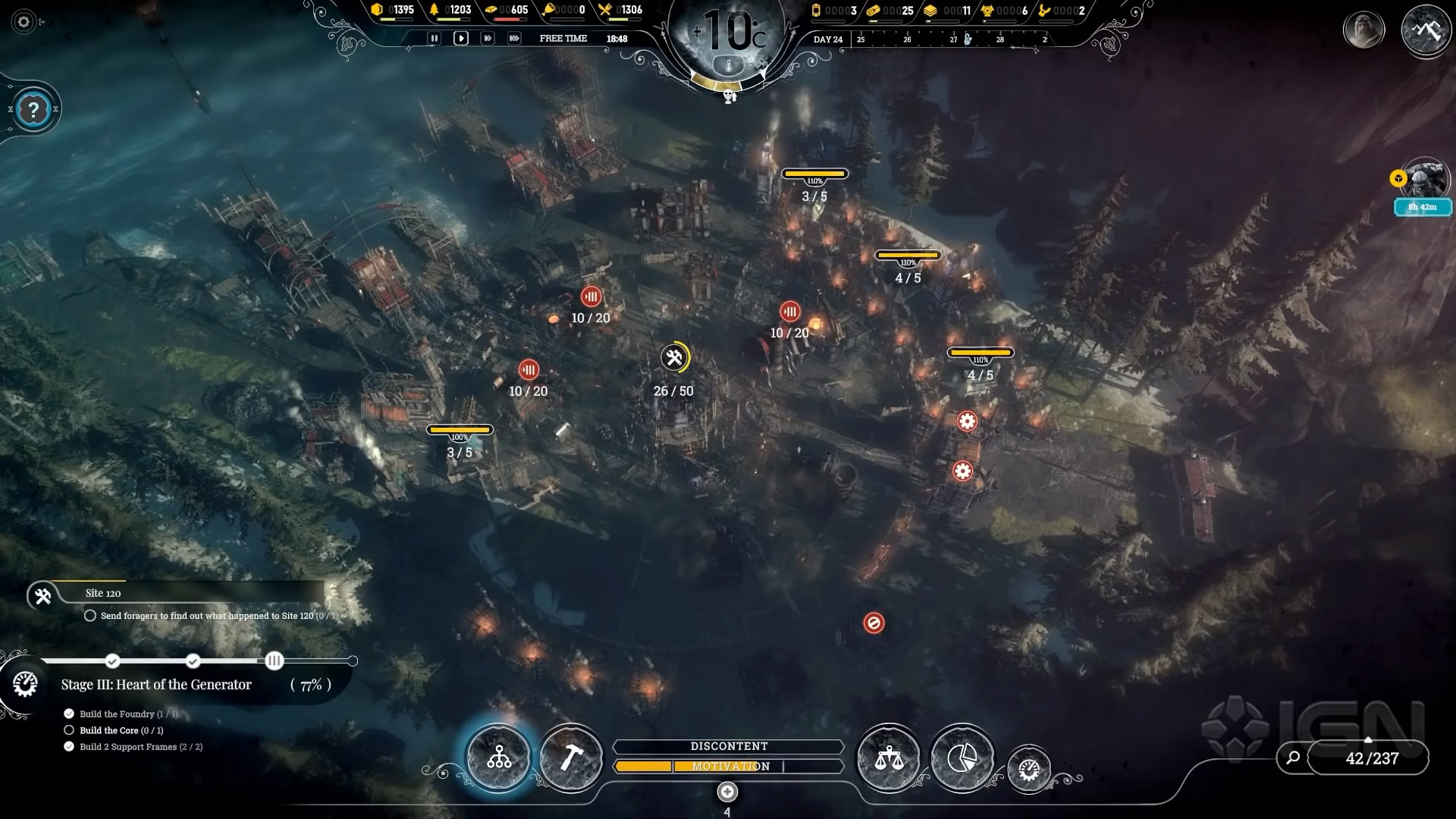
Task: Open the hammer build menu
Action: (571, 757)
